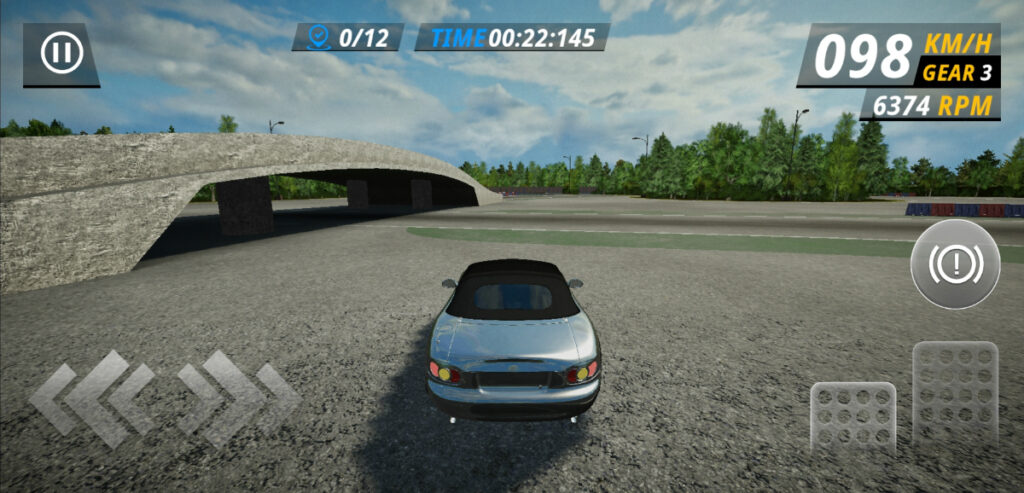
Task: Engage the handbrake button
Action: click(955, 265)
